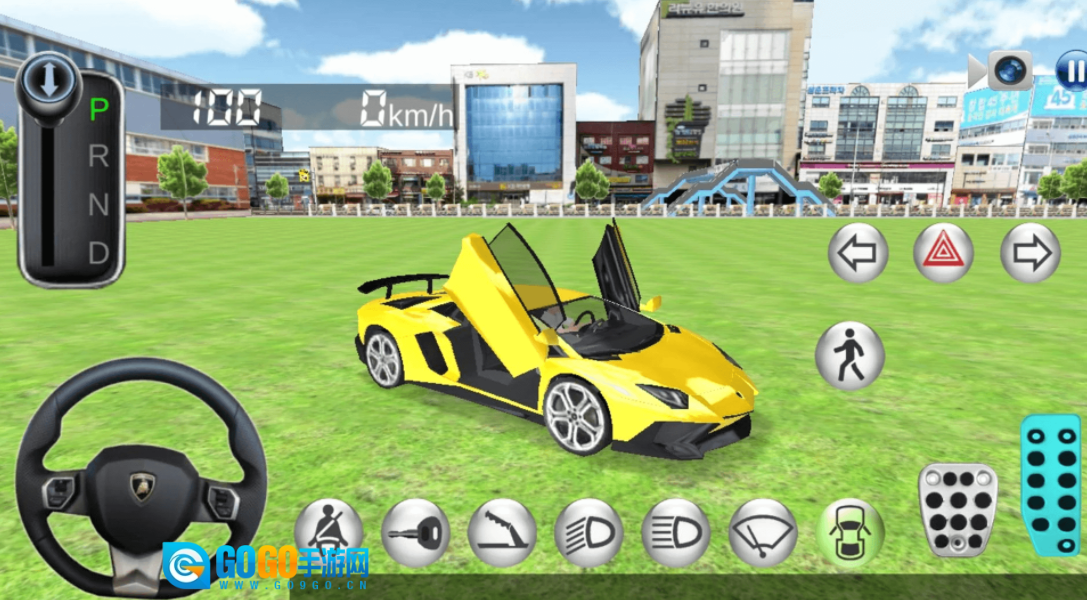Viewport: 1087px width, 600px height.
Task: Turn on the left turn signal
Action: [x=858, y=253]
